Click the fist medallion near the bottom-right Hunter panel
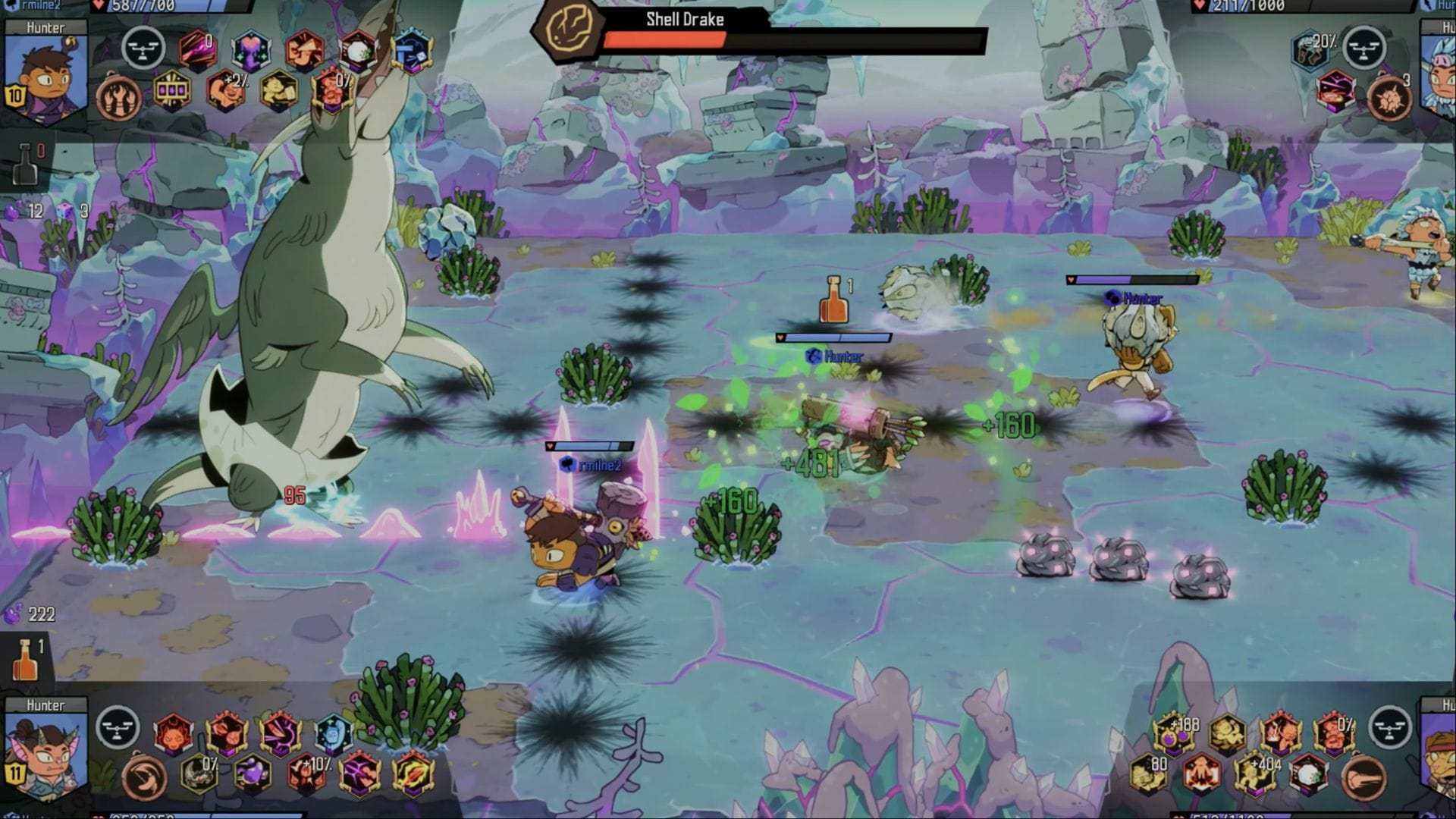 [x=1363, y=775]
